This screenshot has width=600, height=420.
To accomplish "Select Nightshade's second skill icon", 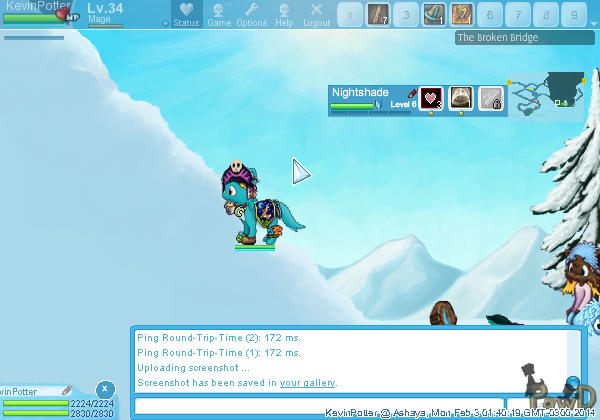I will coord(461,98).
